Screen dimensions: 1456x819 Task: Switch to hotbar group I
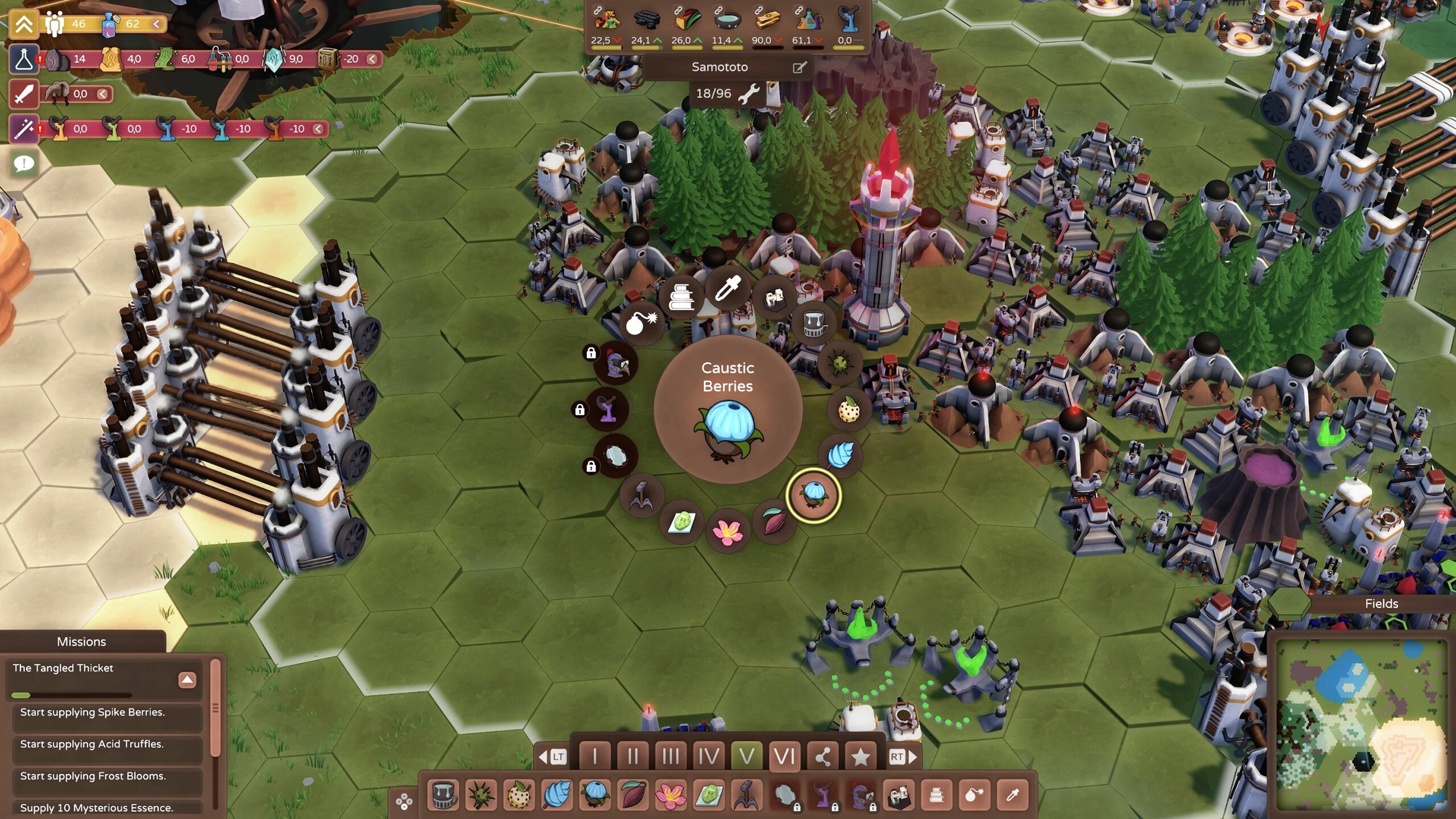click(x=594, y=757)
